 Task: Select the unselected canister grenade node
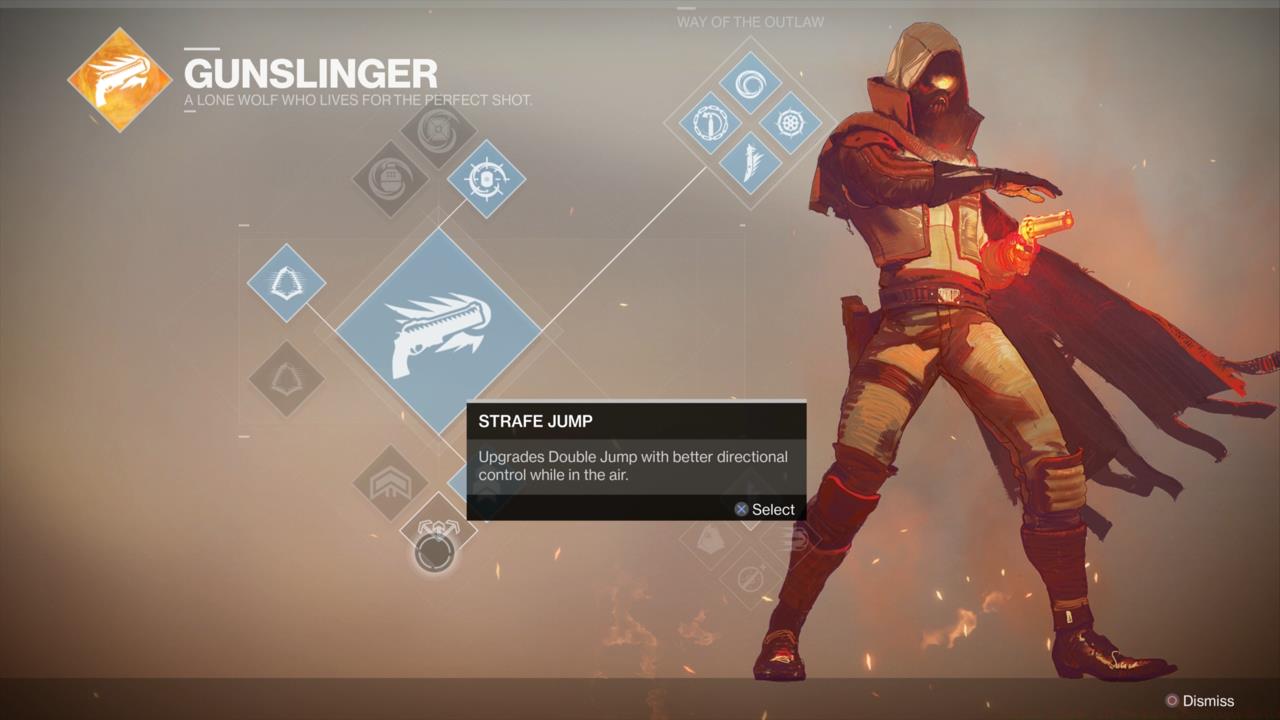[390, 180]
